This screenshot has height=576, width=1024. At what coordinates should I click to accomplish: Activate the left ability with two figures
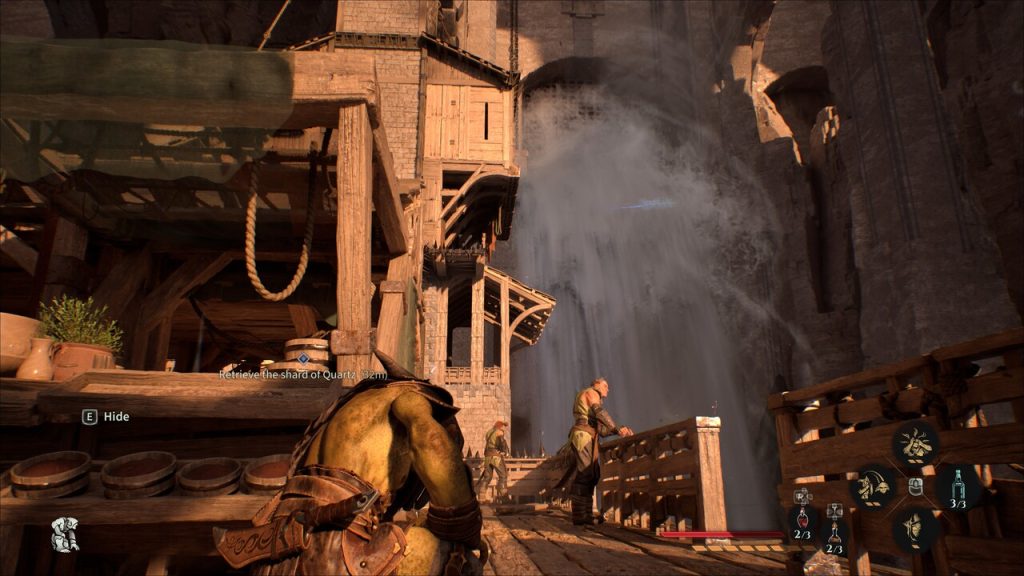pyautogui.click(x=872, y=487)
